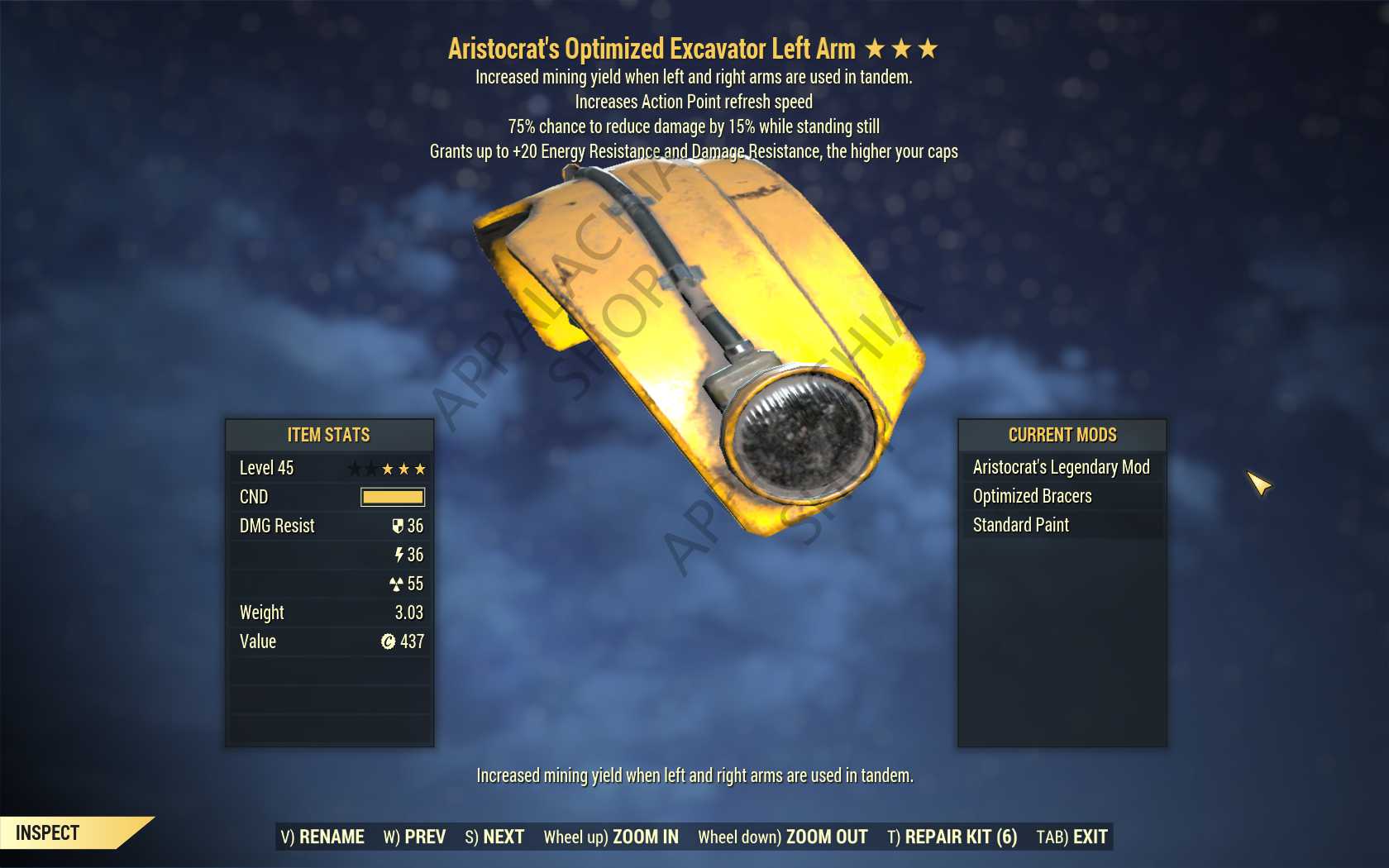1389x868 pixels.
Task: Use the REPAIR KIT (6) option
Action: coord(952,837)
